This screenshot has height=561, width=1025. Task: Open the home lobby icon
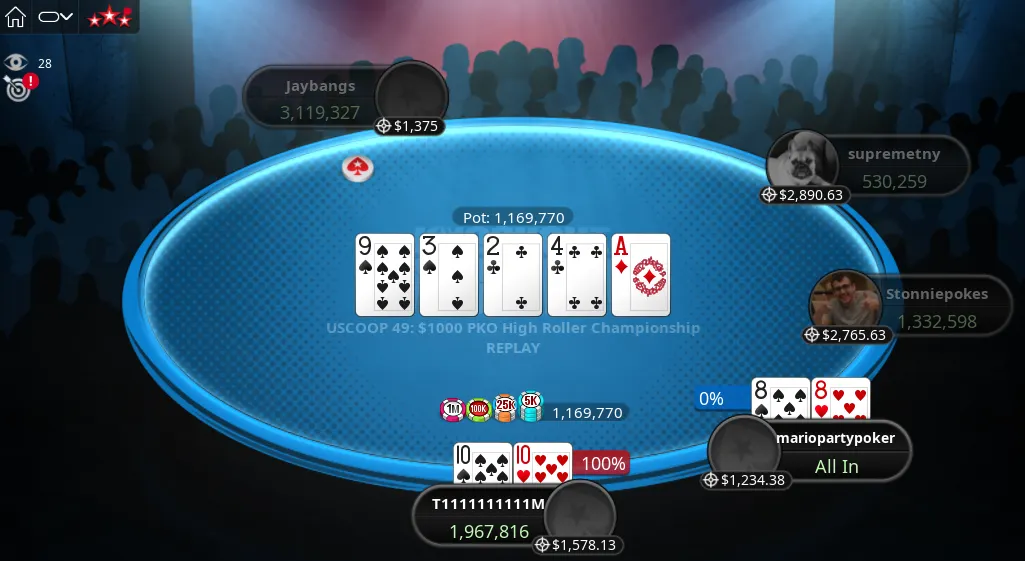(16, 17)
